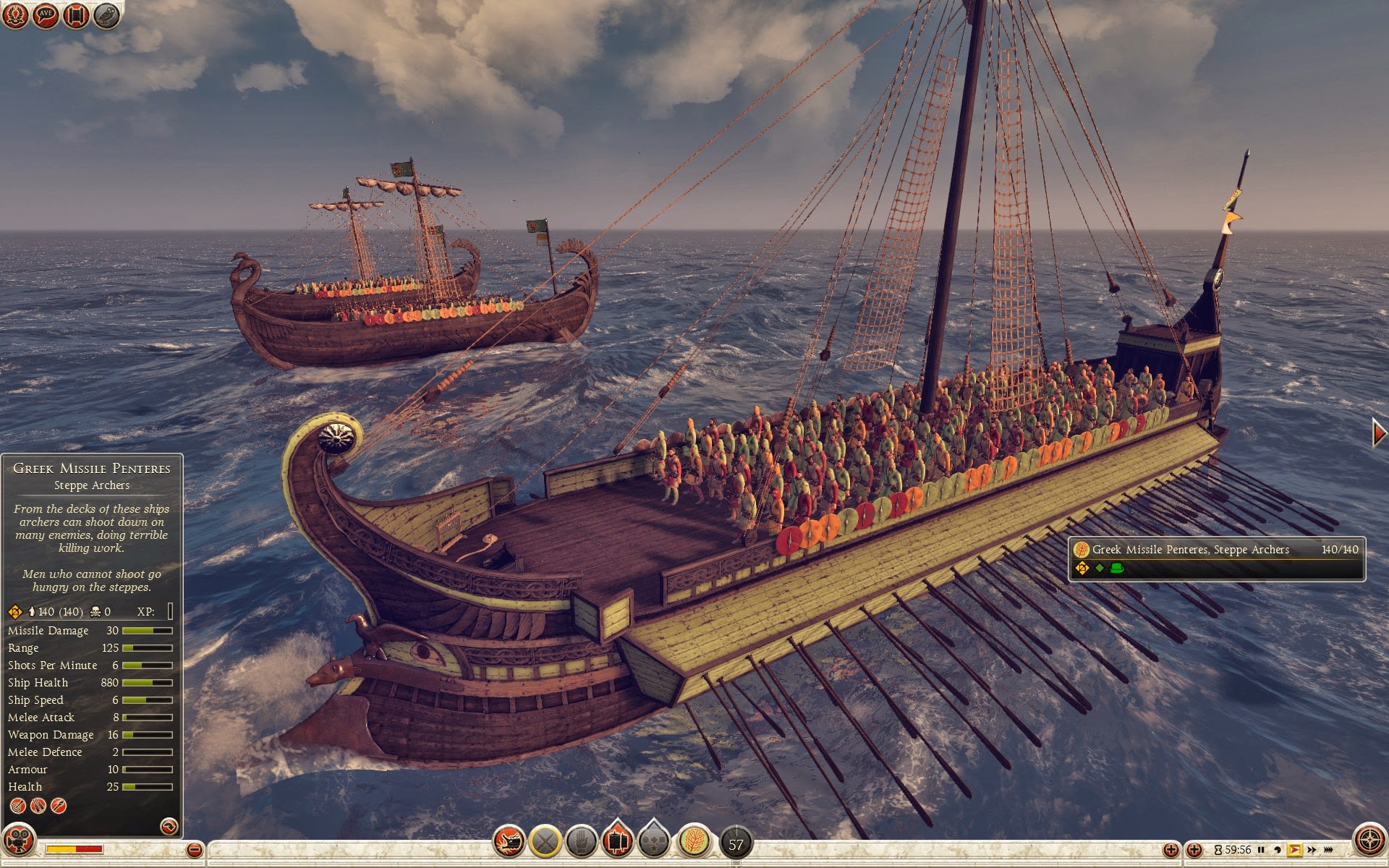Open the AVE speech bubble chat
Image resolution: width=1389 pixels, height=868 pixels.
click(x=46, y=15)
